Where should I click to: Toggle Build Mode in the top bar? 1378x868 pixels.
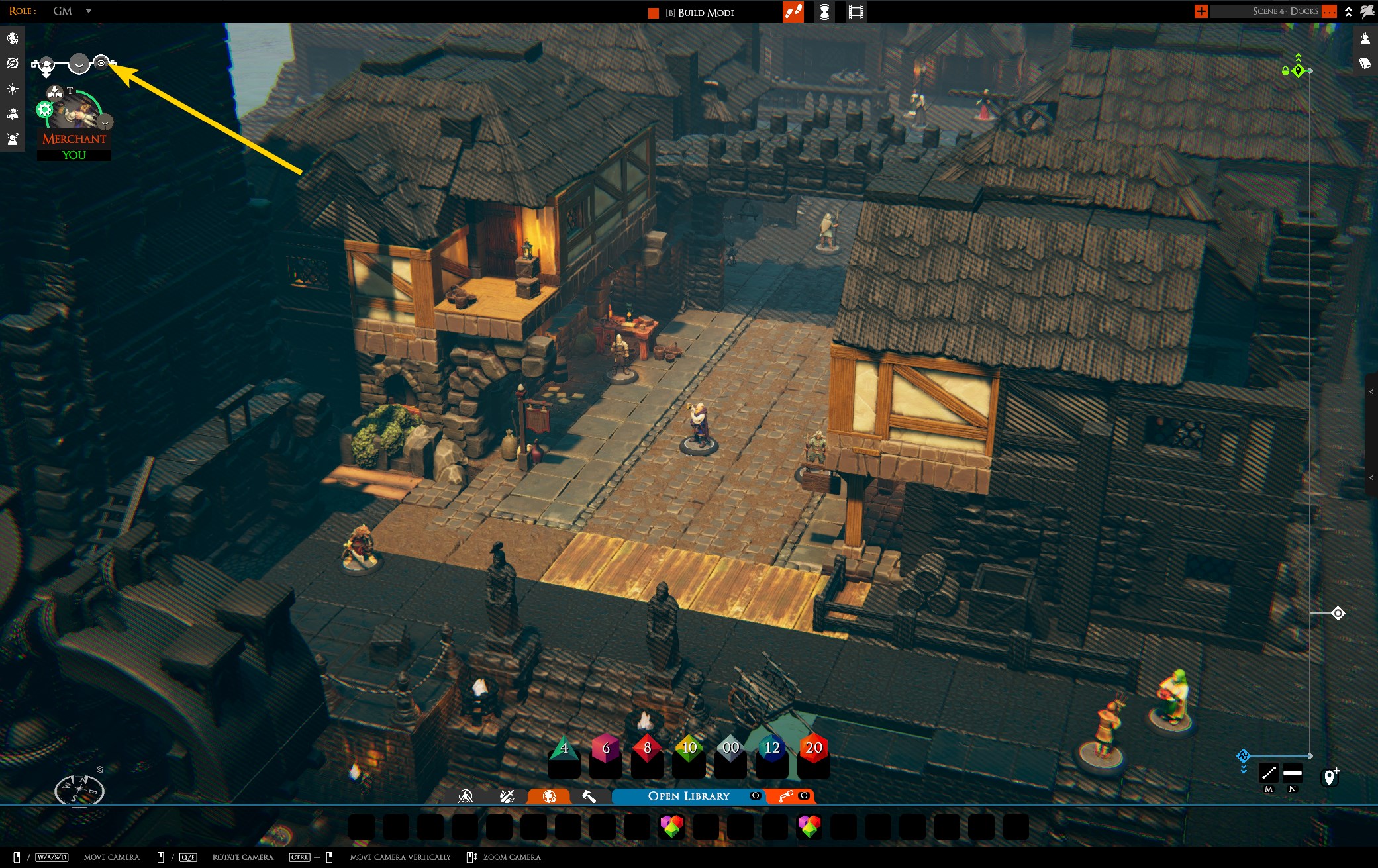point(699,13)
